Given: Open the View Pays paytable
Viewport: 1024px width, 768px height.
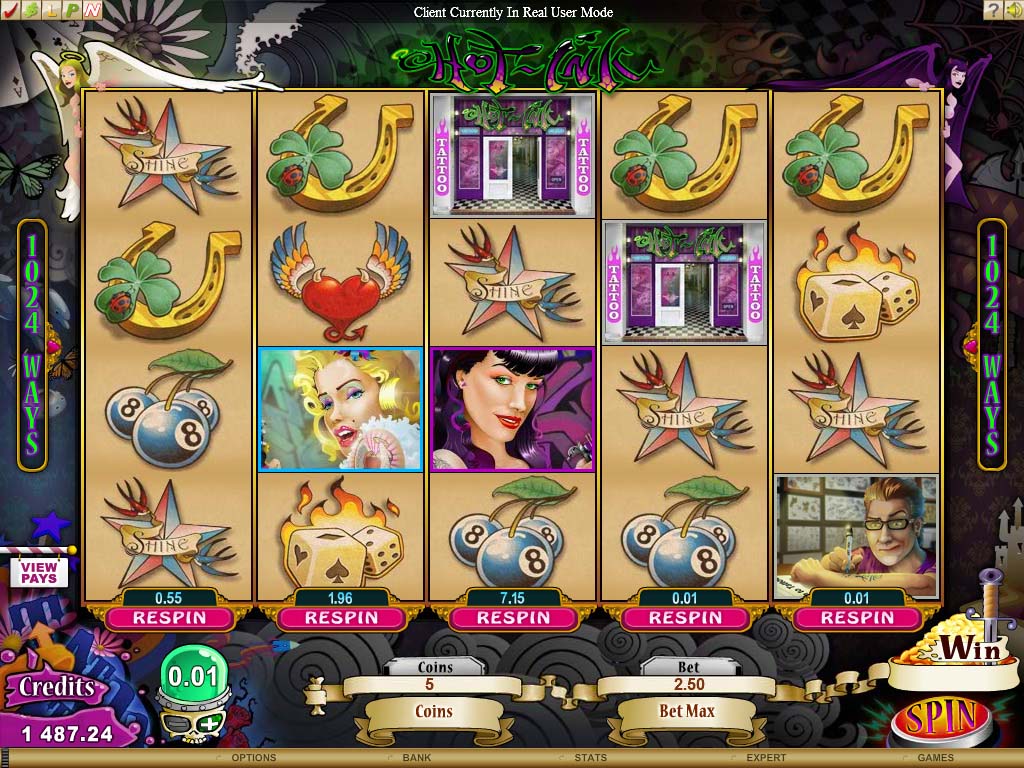Looking at the screenshot, I should [x=39, y=573].
